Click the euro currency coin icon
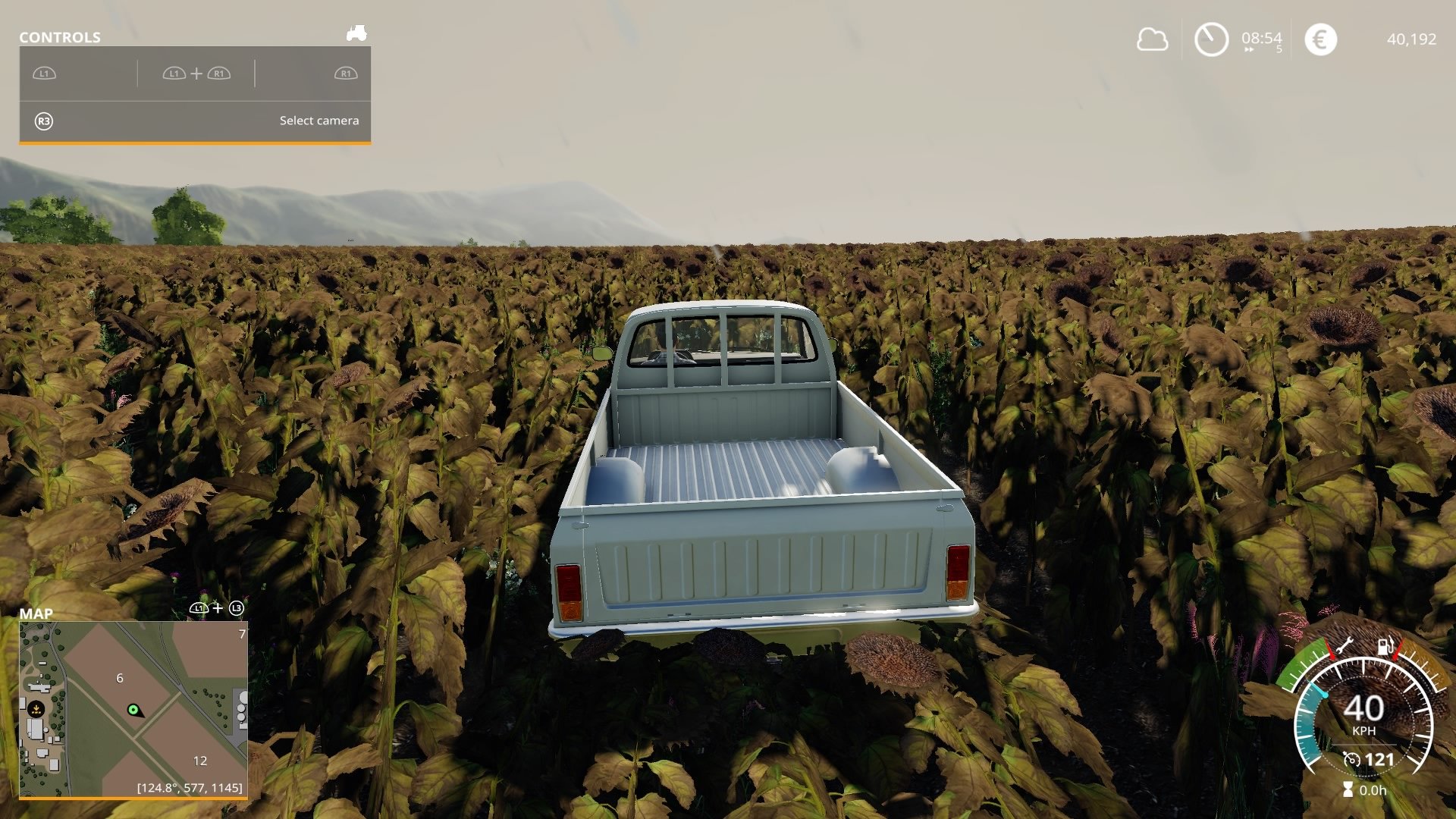The height and width of the screenshot is (819, 1456). pyautogui.click(x=1319, y=39)
